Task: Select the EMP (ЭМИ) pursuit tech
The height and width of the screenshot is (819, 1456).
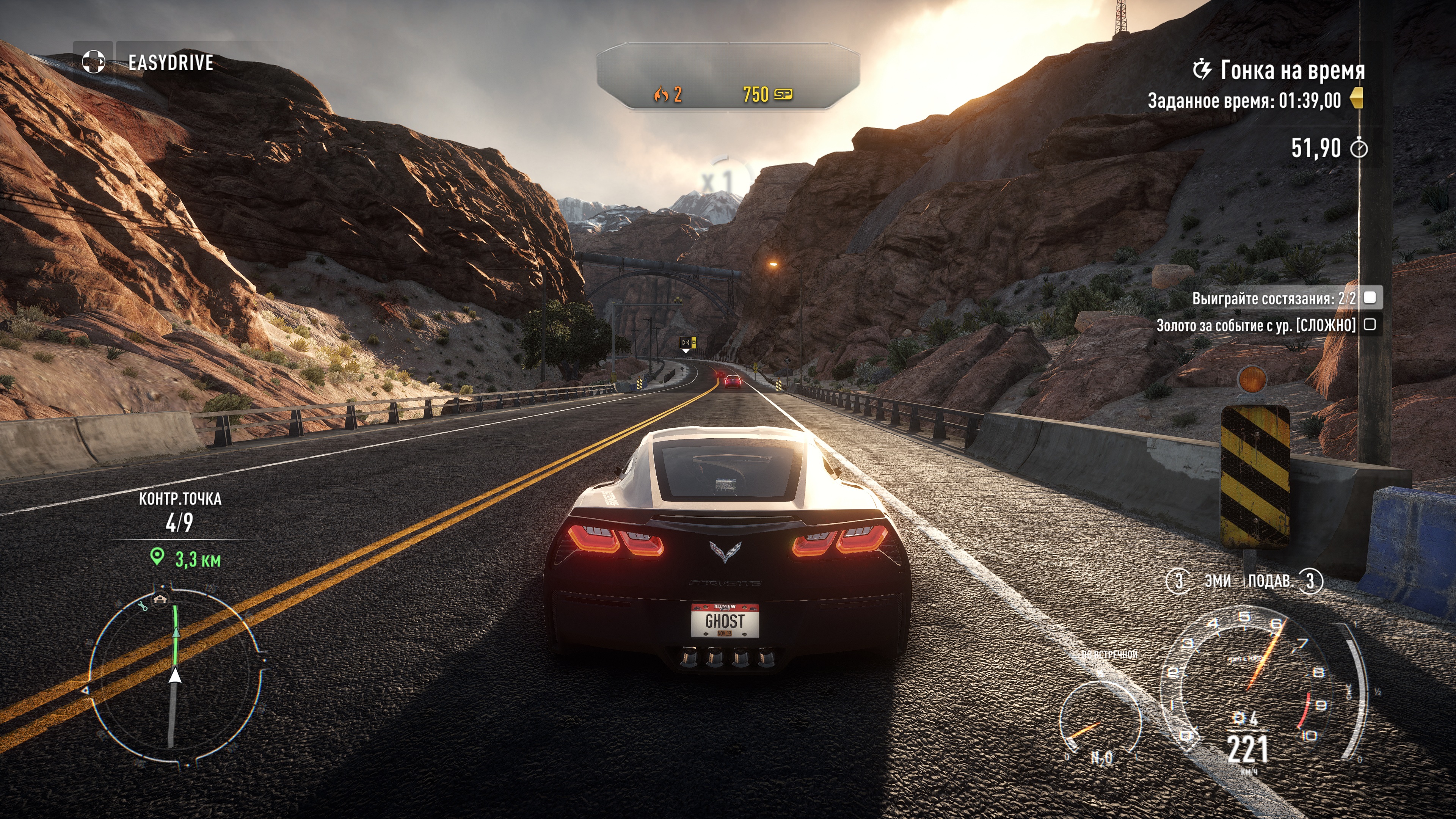Action: 1217,581
